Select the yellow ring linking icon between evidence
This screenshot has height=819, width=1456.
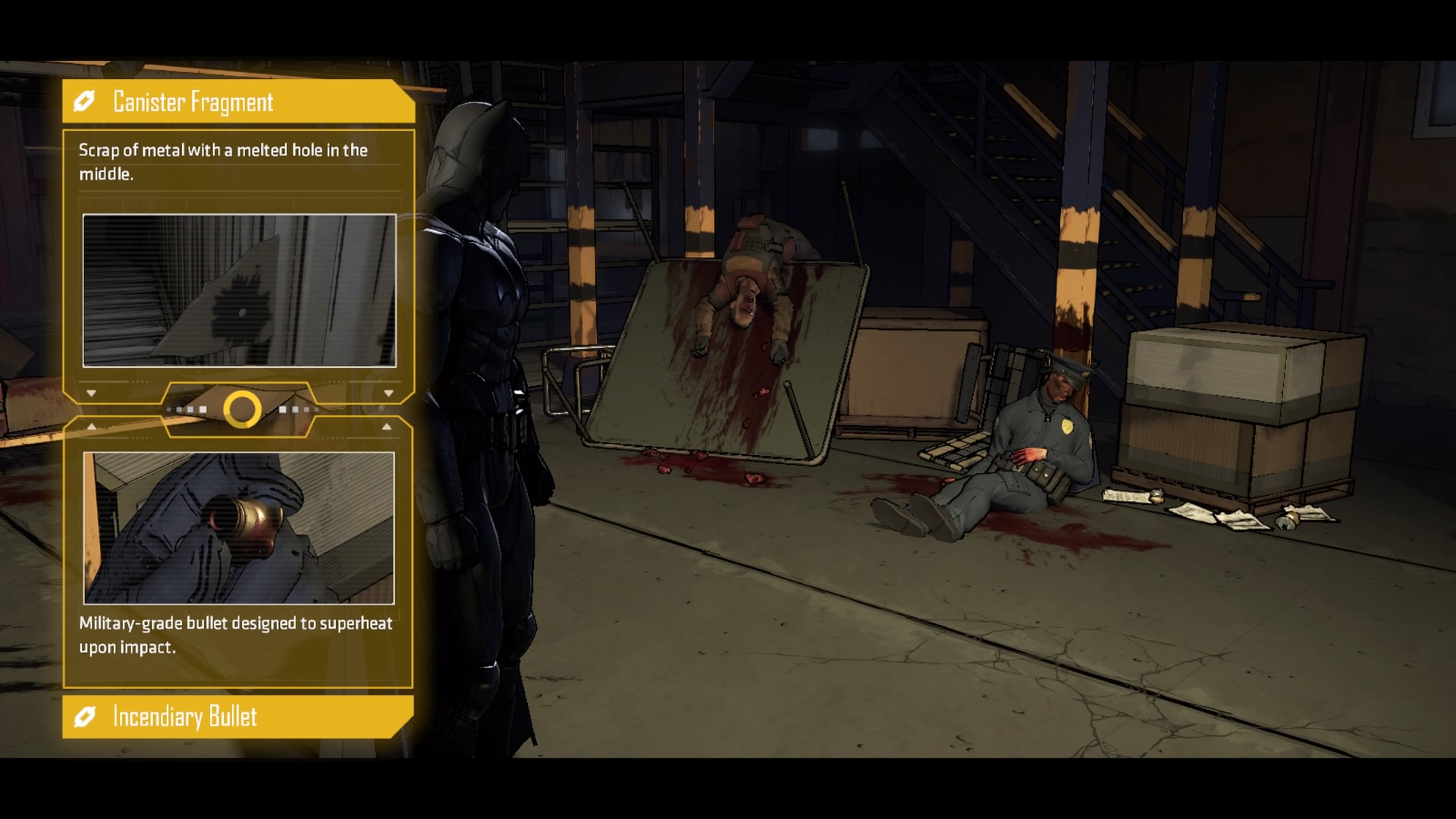tap(241, 409)
